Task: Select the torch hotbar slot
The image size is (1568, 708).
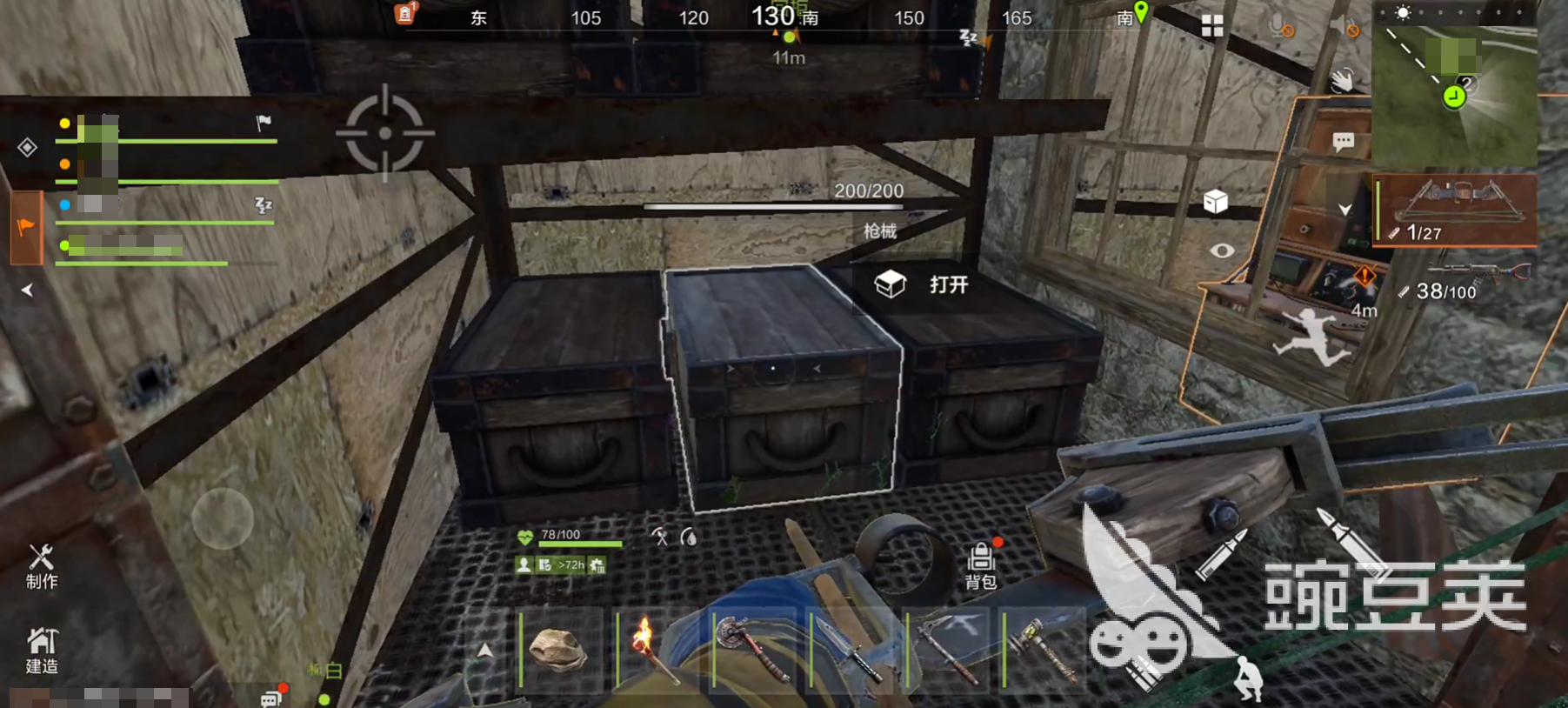Action: coord(656,650)
